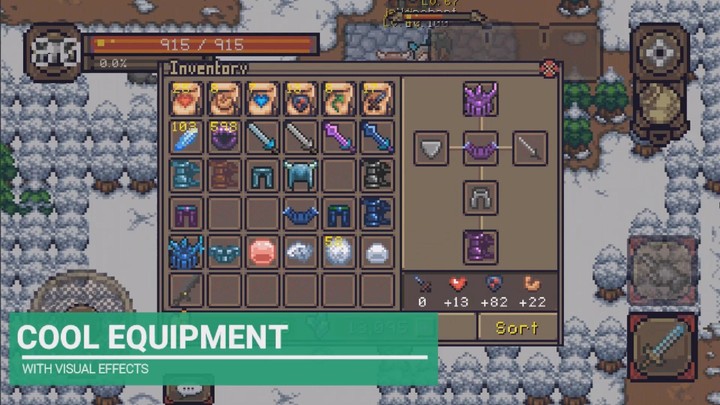
Task: Click the equipped purple chest armor
Action: click(481, 148)
